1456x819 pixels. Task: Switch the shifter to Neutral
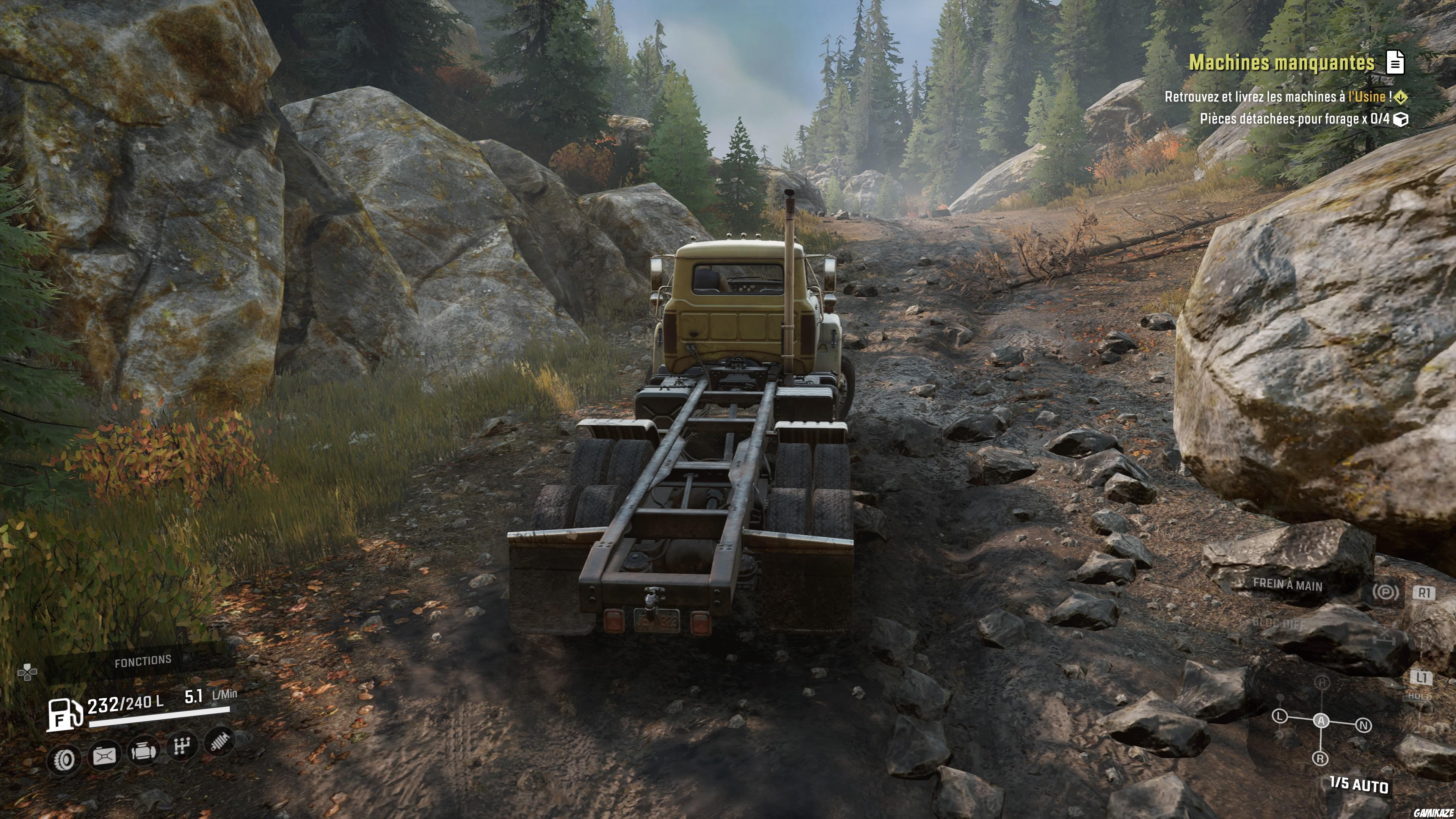click(1363, 725)
